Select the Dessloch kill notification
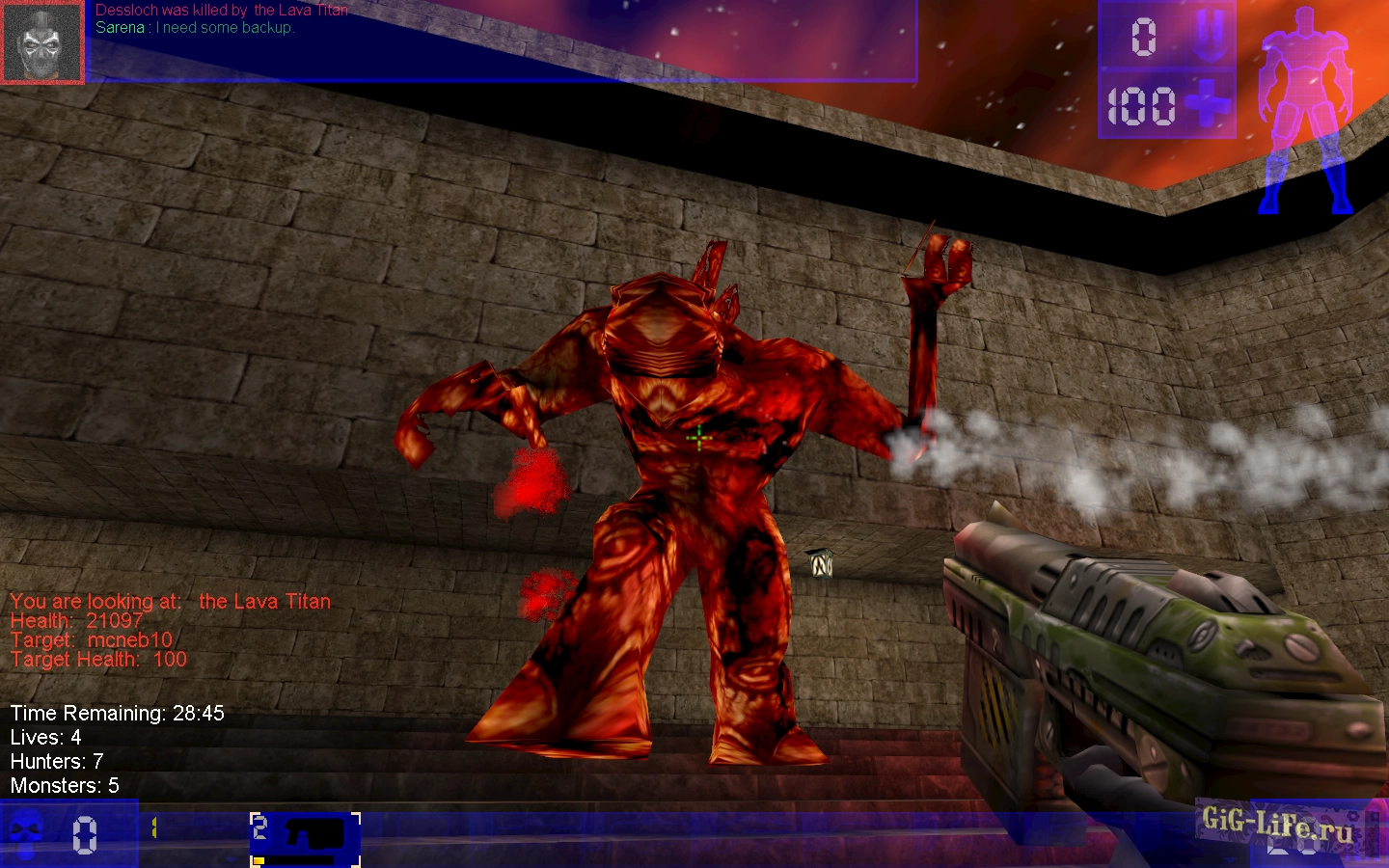The width and height of the screenshot is (1389, 868). (222, 12)
